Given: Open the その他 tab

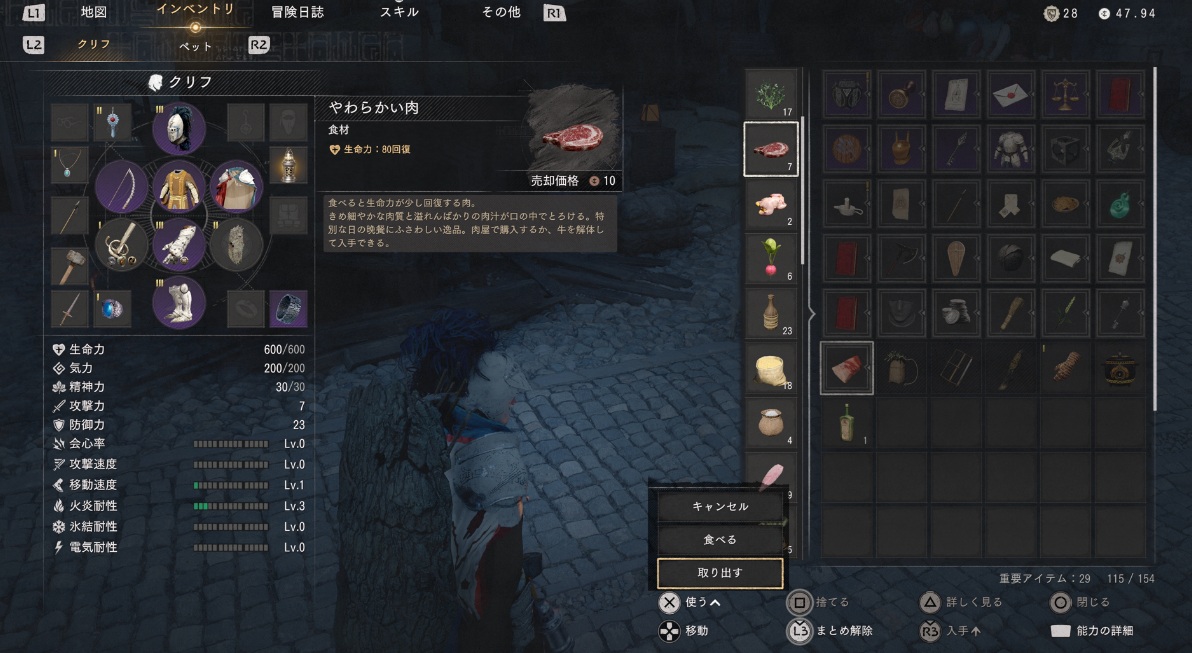Looking at the screenshot, I should tap(499, 13).
